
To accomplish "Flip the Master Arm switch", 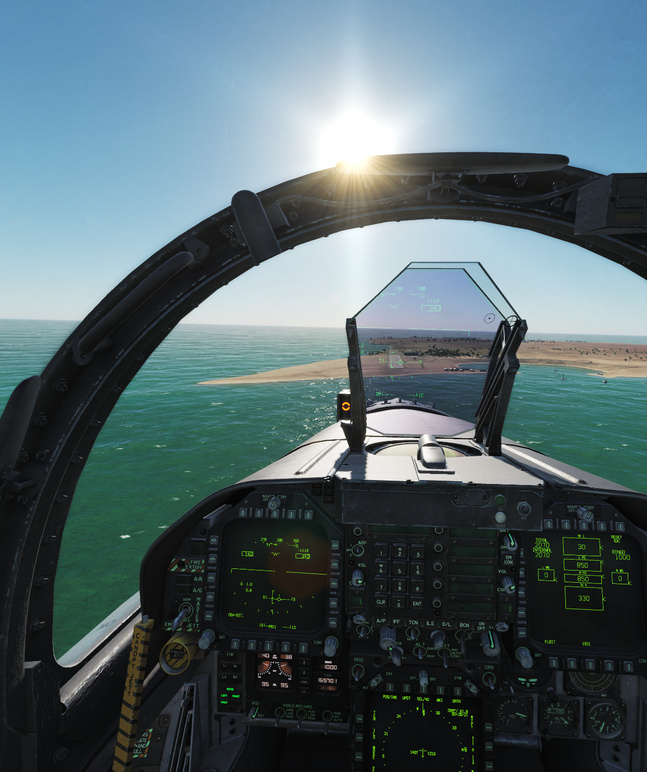I will pyautogui.click(x=185, y=610).
